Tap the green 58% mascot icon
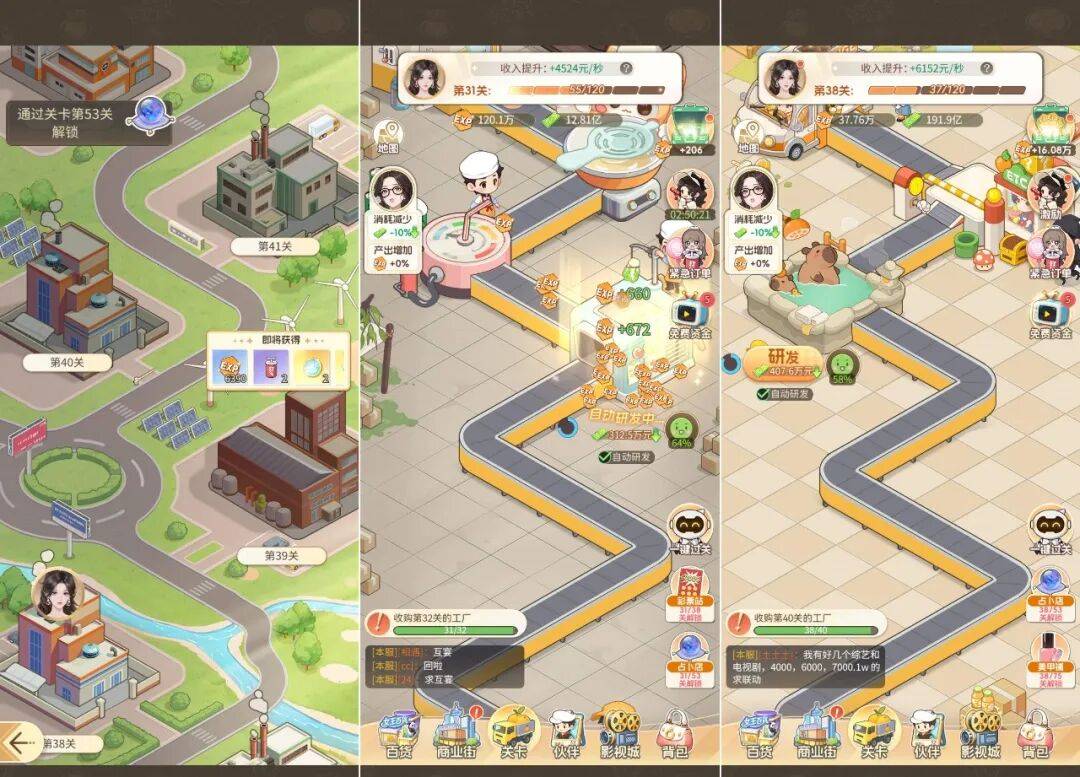 click(x=842, y=364)
